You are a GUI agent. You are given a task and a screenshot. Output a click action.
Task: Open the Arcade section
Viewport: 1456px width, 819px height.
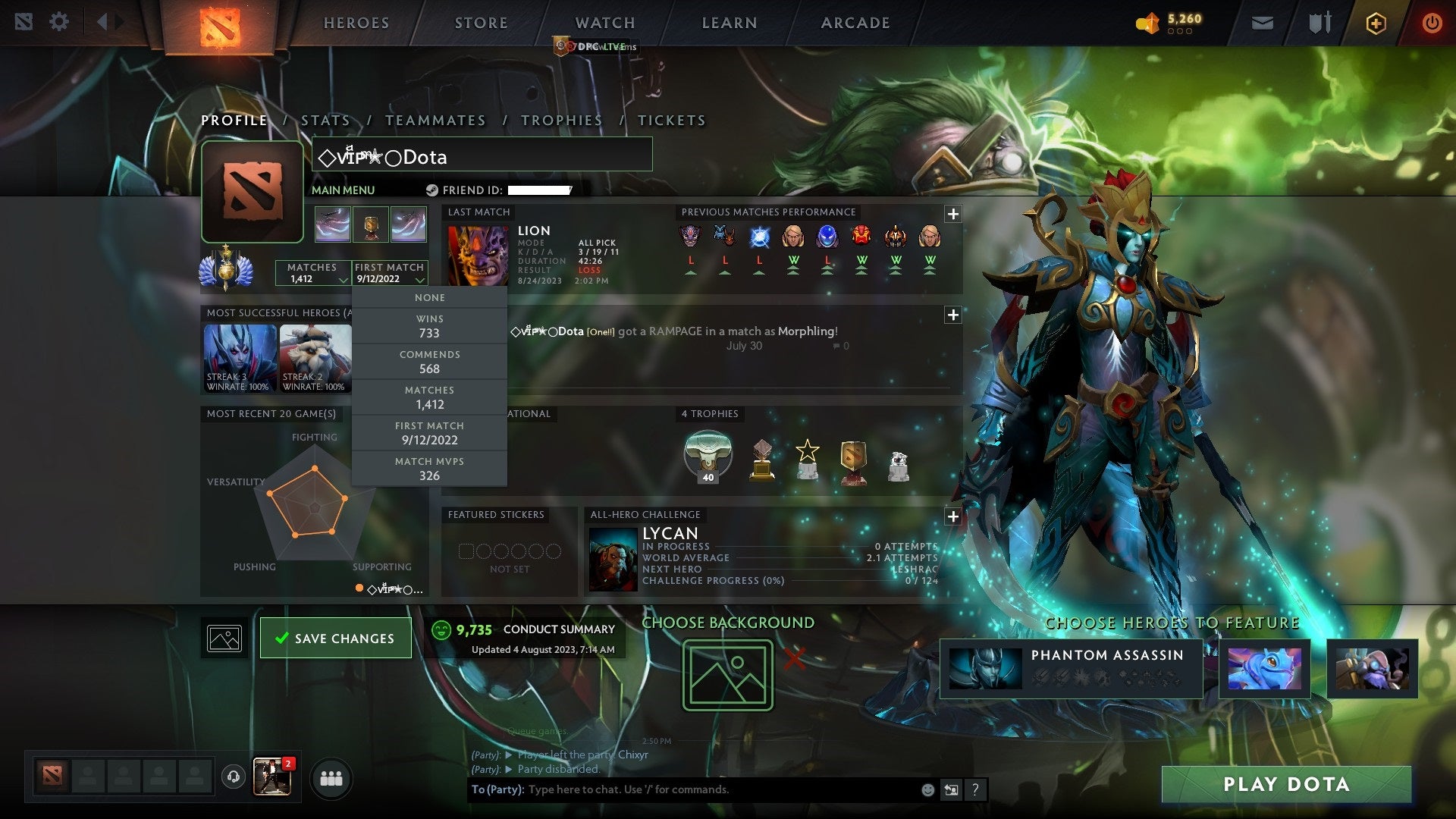pyautogui.click(x=855, y=23)
